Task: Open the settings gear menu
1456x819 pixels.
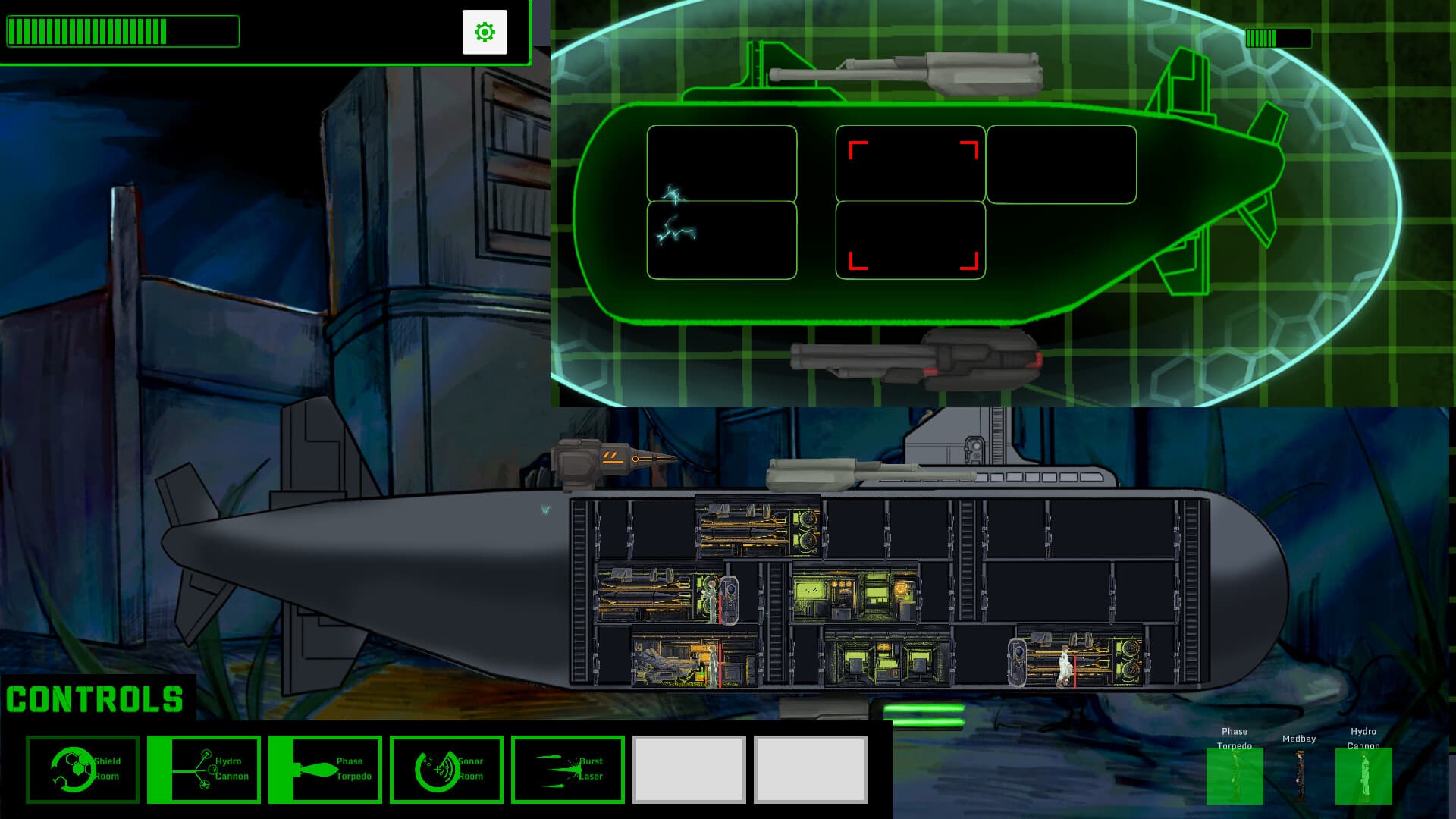Action: pyautogui.click(x=485, y=33)
